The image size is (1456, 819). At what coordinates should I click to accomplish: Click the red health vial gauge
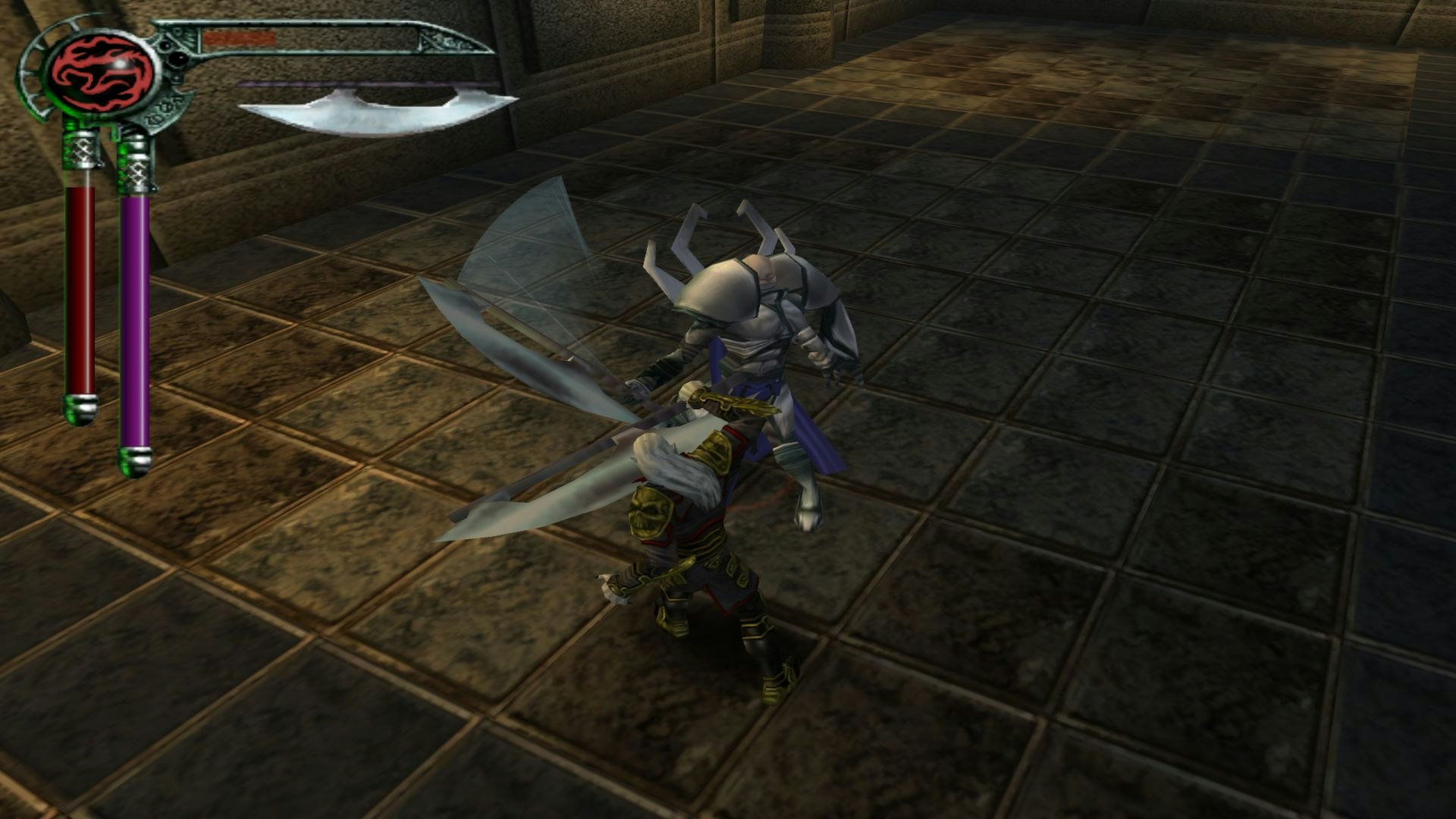point(80,288)
